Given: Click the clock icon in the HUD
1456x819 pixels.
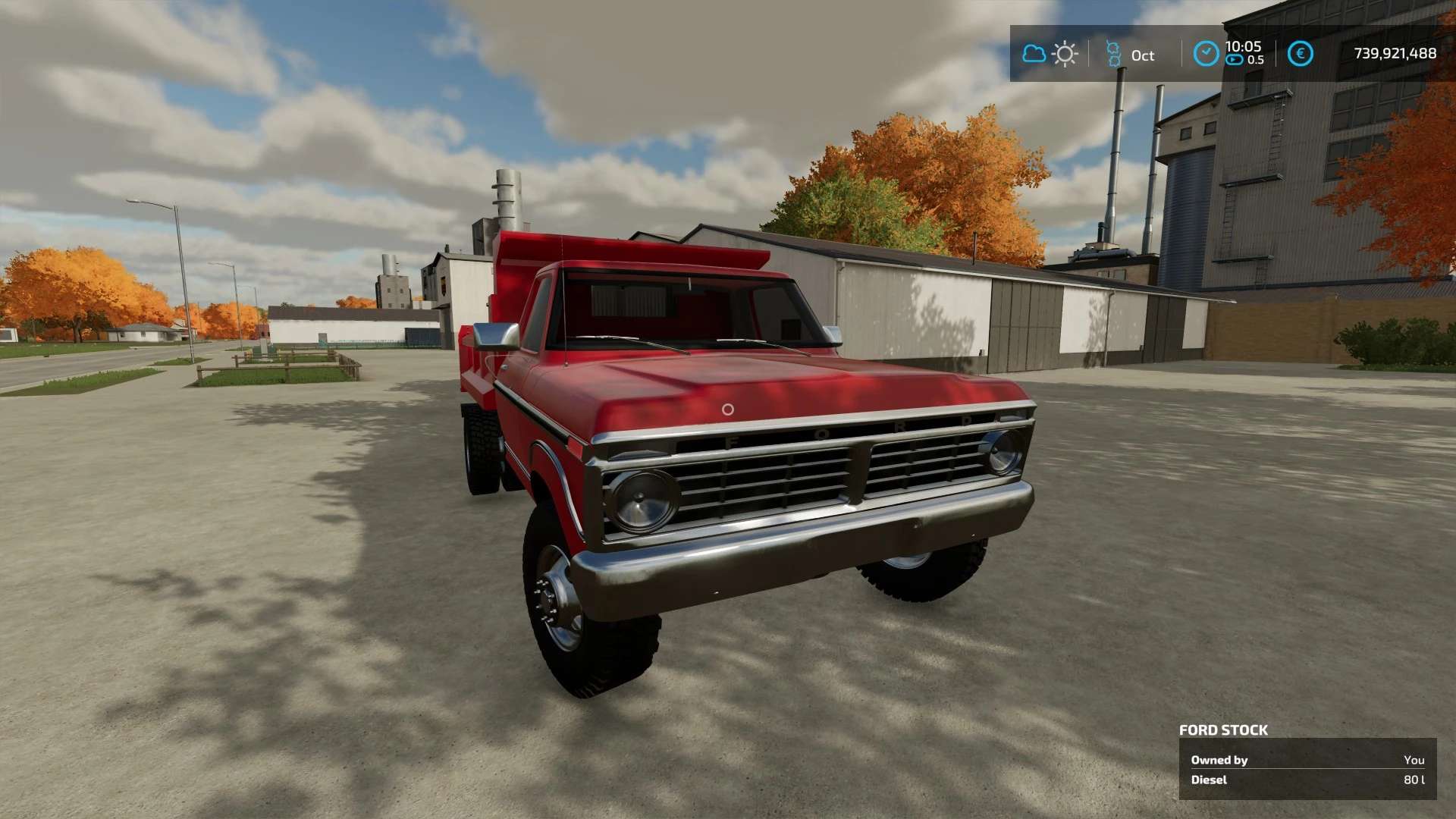Looking at the screenshot, I should pyautogui.click(x=1206, y=54).
